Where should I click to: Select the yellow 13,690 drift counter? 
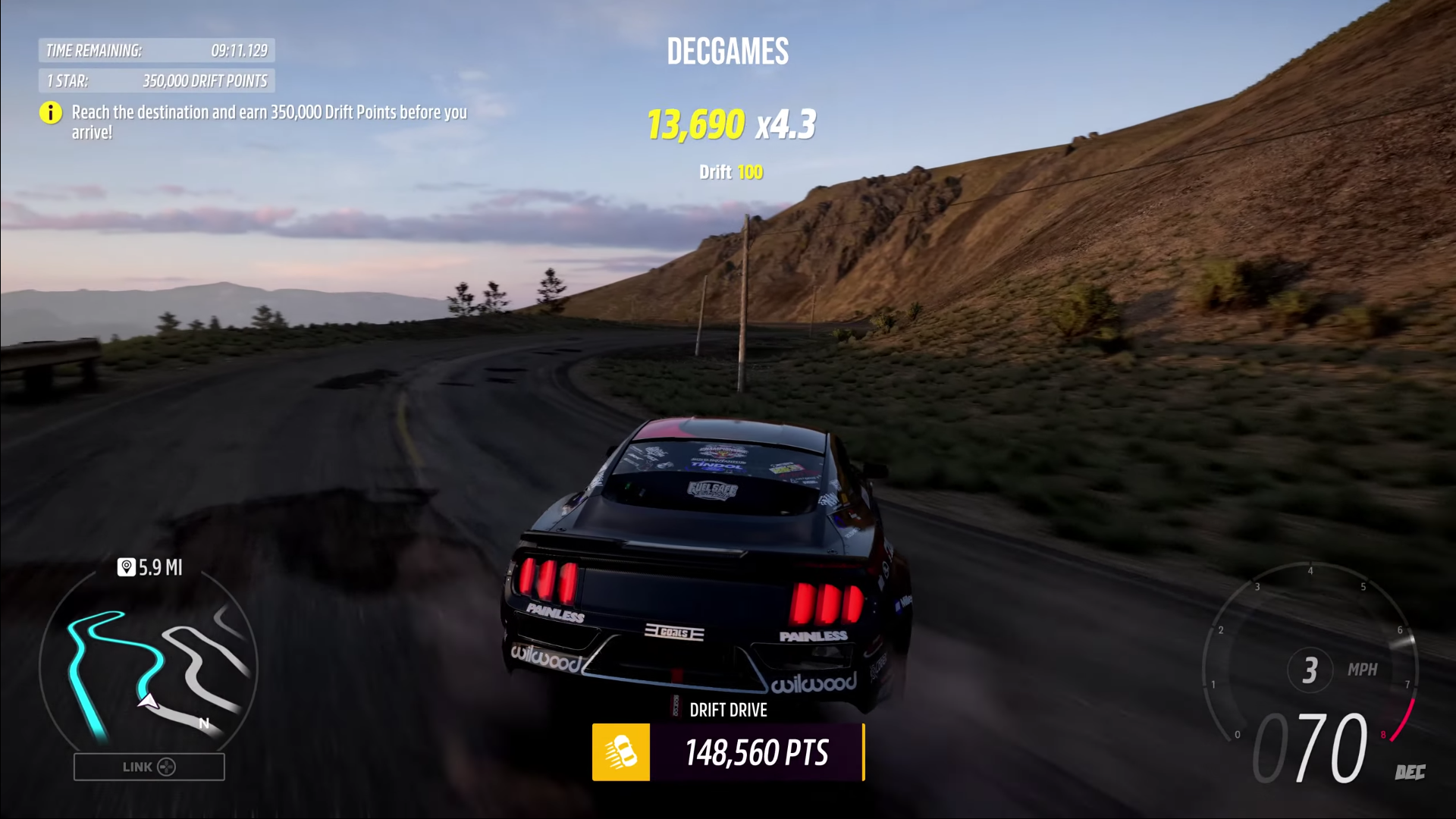click(x=695, y=125)
